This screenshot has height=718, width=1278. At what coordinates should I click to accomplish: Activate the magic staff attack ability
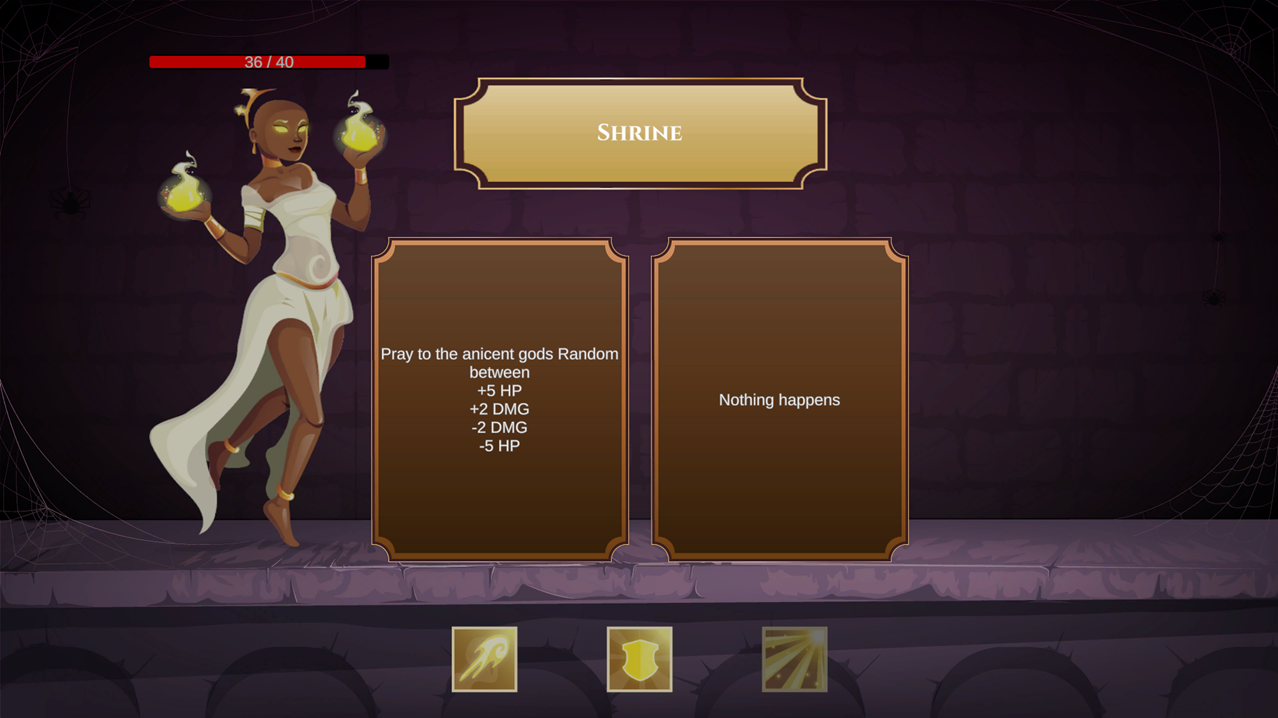pos(484,659)
